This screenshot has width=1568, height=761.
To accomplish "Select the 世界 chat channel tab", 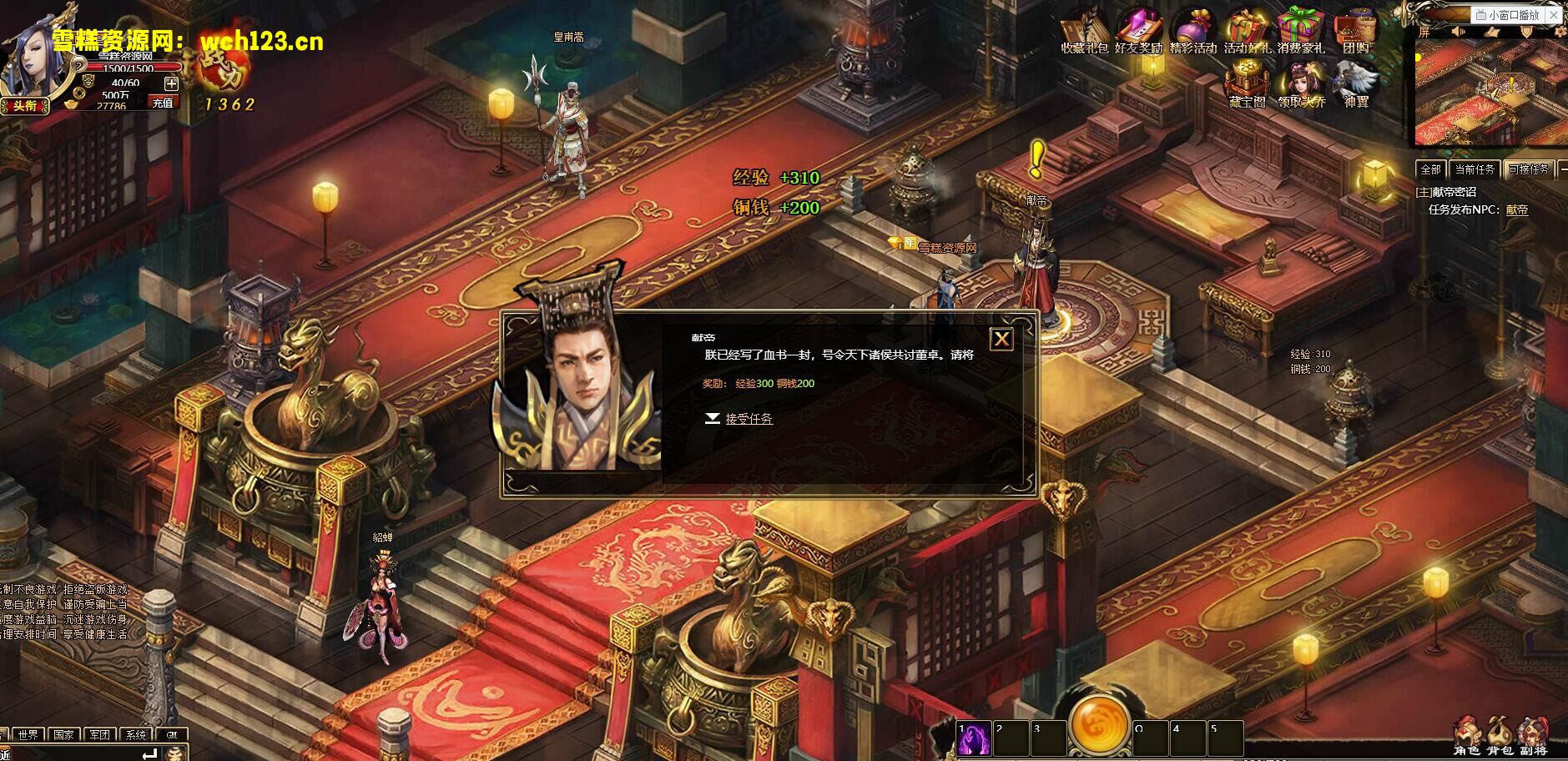I will point(28,735).
